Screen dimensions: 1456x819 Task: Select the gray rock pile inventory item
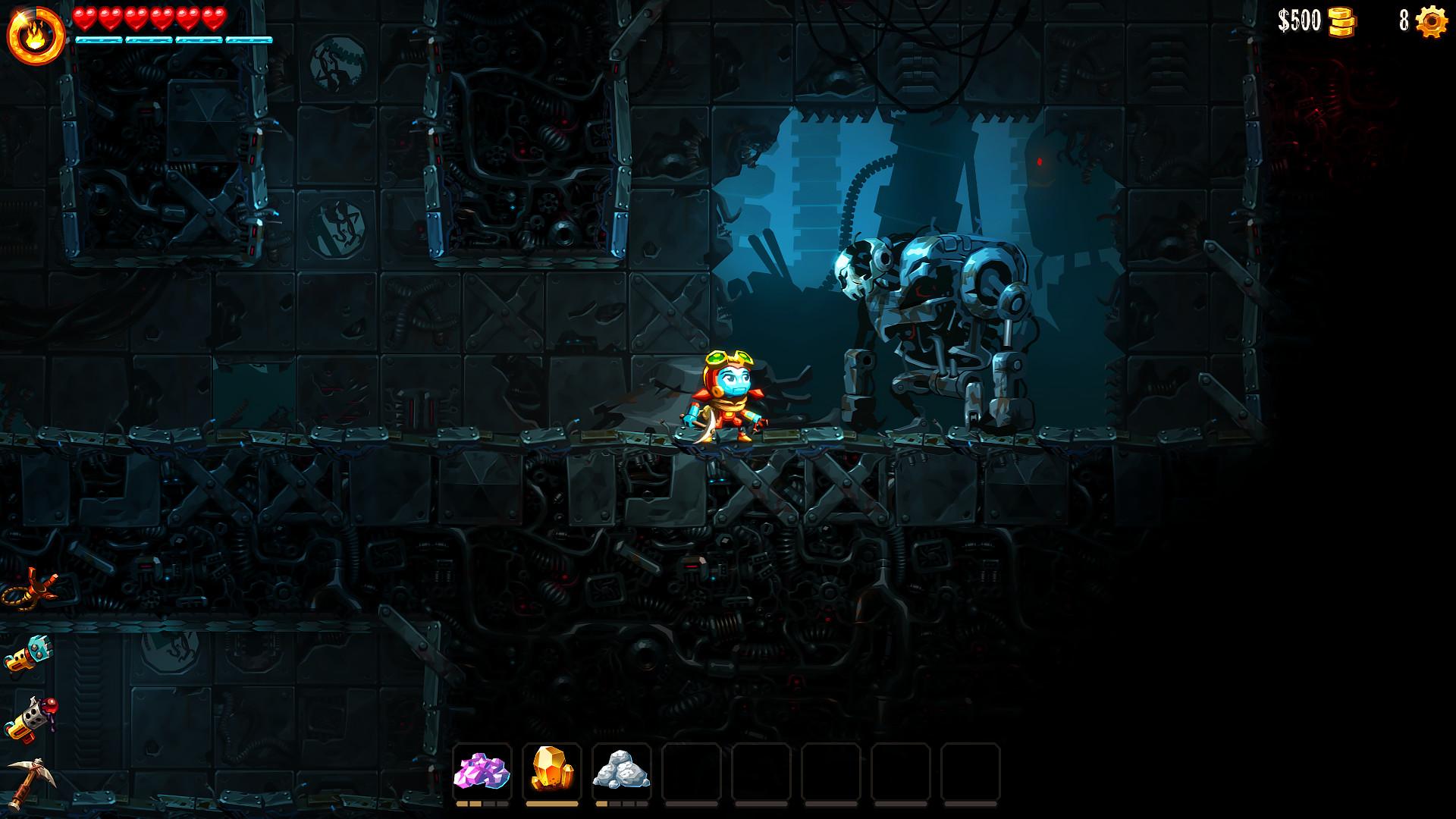623,768
